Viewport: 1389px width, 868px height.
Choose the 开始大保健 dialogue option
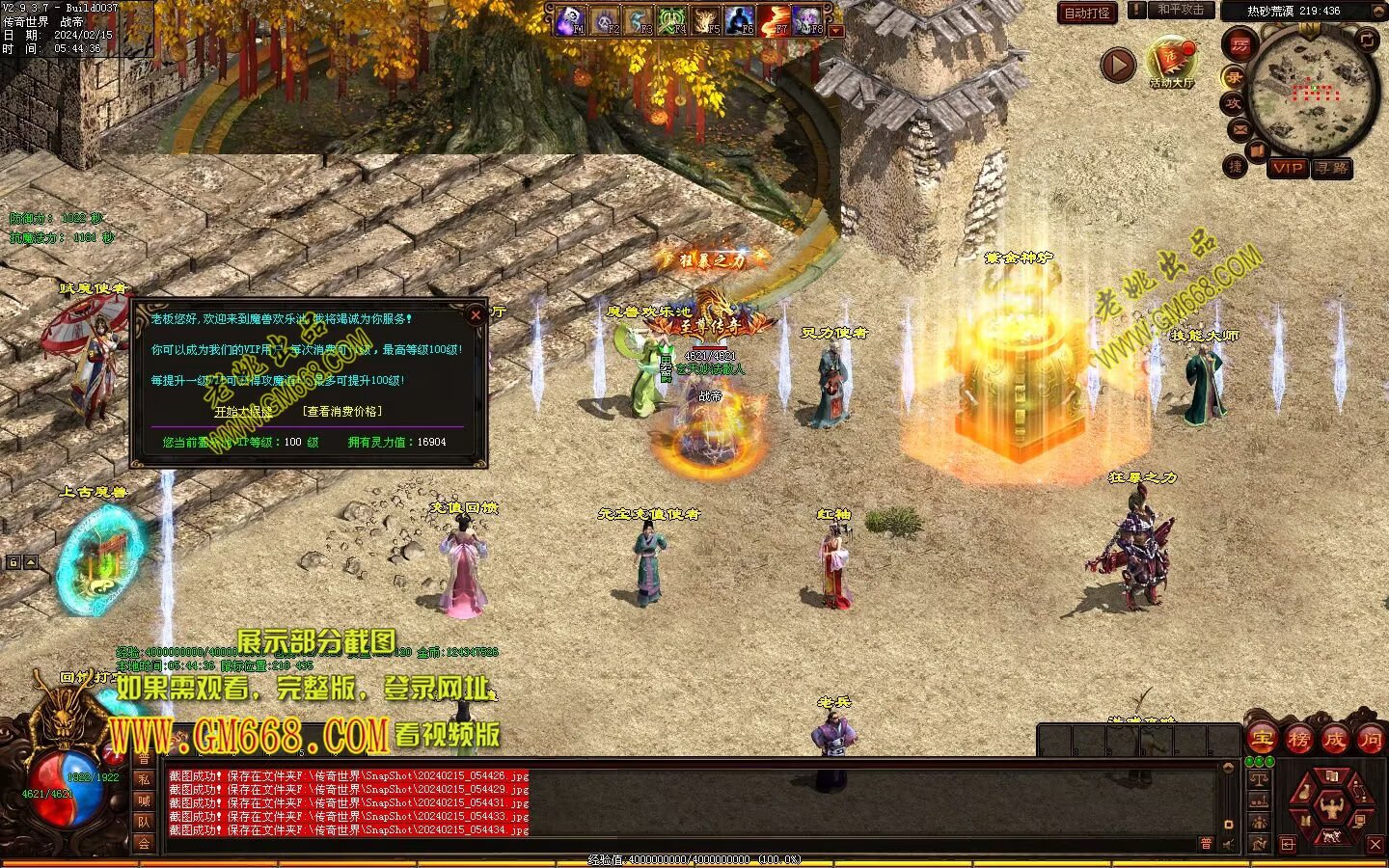click(x=243, y=412)
